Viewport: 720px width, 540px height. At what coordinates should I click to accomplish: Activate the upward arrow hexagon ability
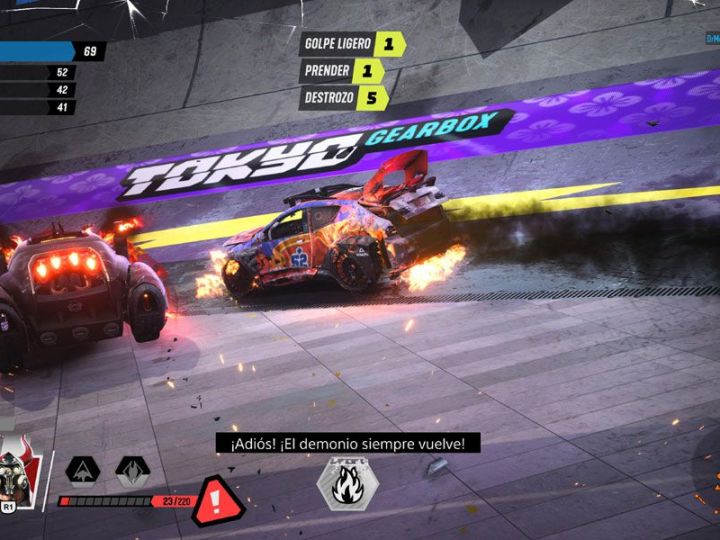point(82,470)
